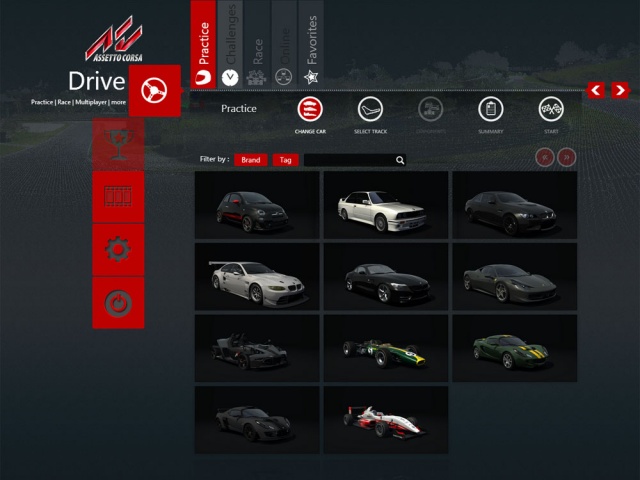Filter cars by Brand

point(251,160)
